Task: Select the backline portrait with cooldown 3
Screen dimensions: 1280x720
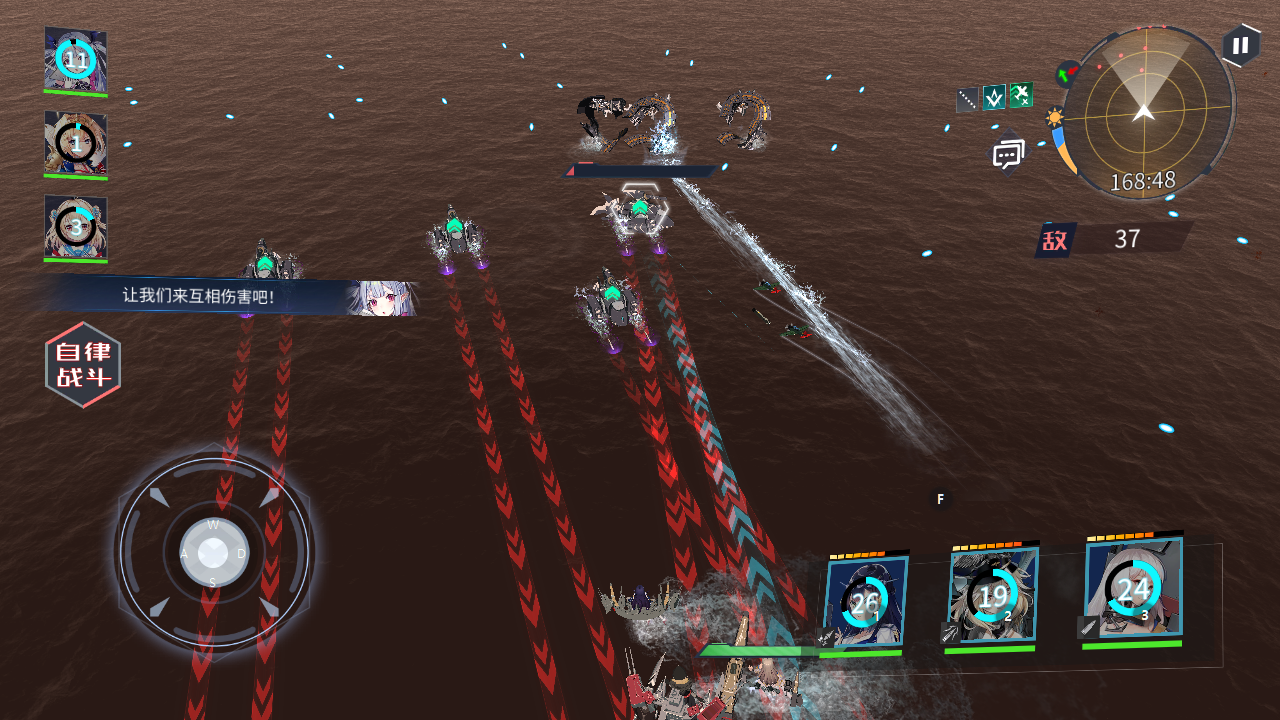Action: tap(76, 228)
